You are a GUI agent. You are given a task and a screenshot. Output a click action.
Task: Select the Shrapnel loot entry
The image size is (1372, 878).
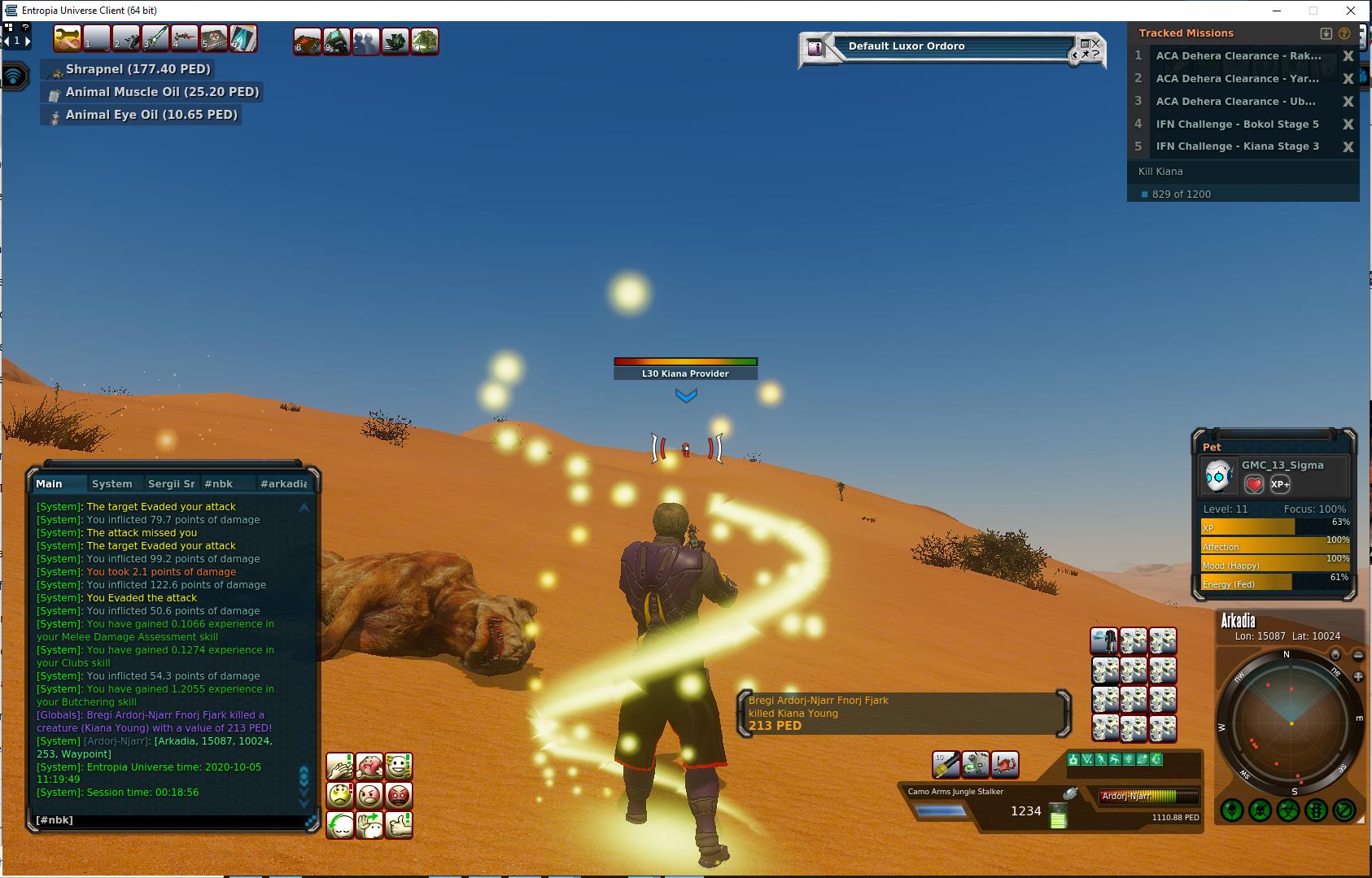pos(138,69)
